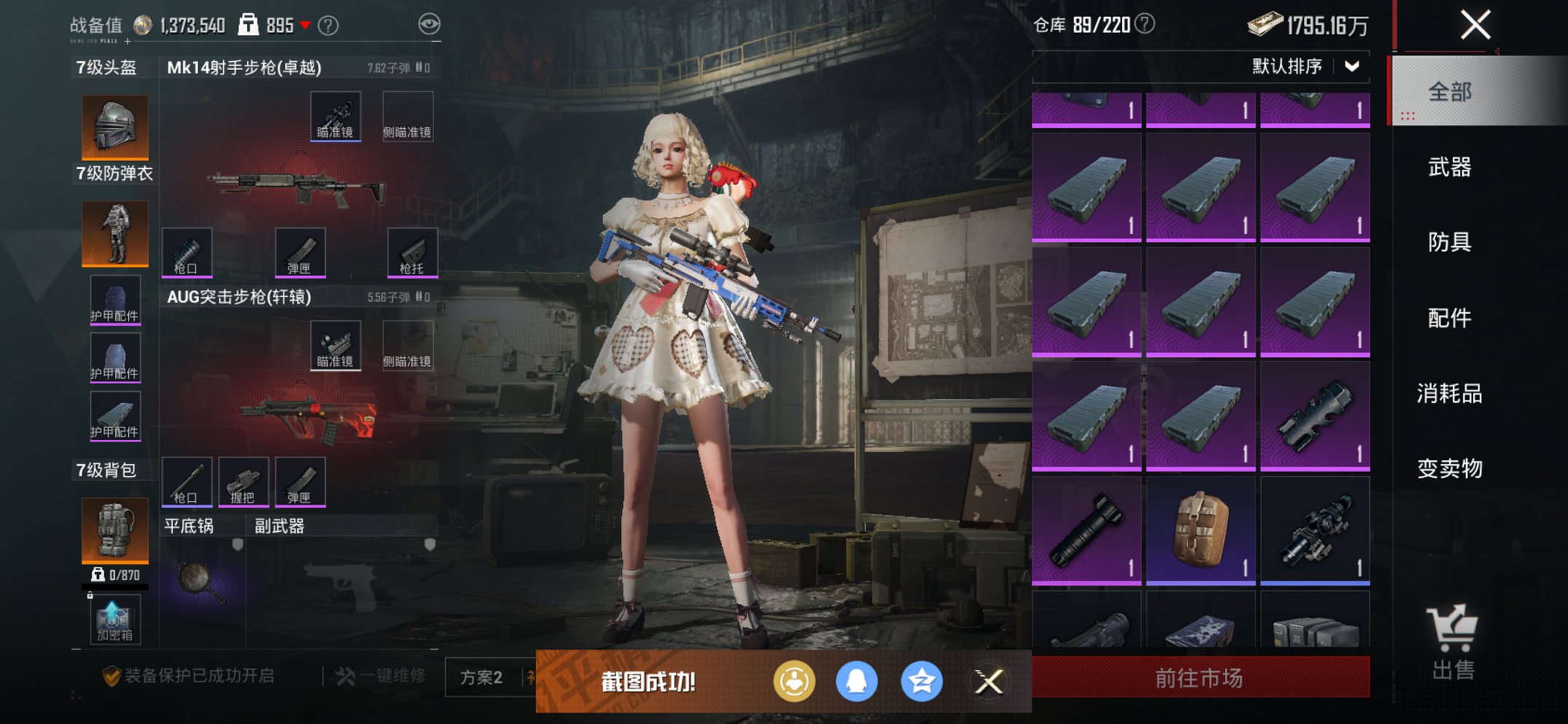1568x724 pixels.
Task: Select the 7级防弹衣 body armor
Action: coord(114,232)
